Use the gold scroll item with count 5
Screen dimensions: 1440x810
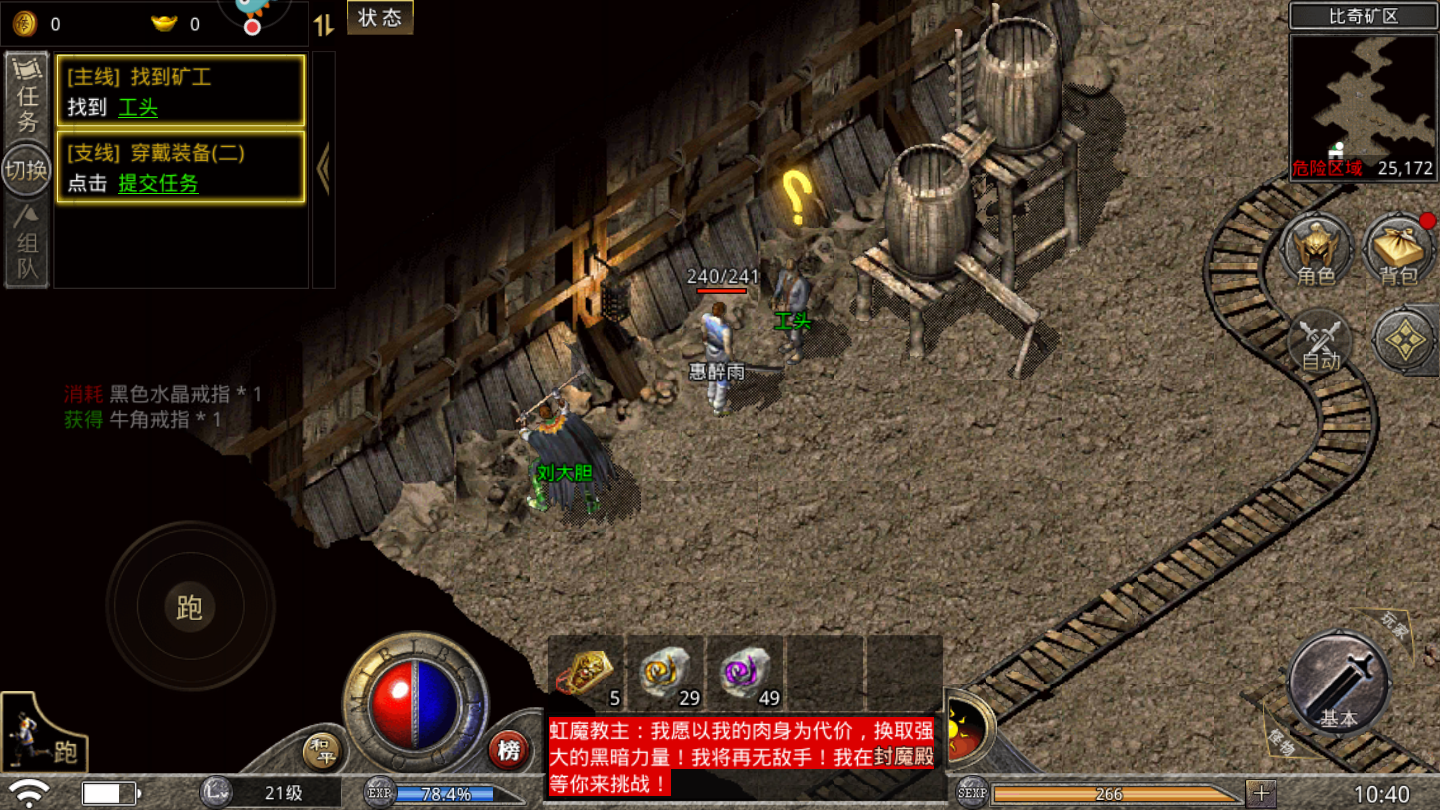pyautogui.click(x=586, y=672)
